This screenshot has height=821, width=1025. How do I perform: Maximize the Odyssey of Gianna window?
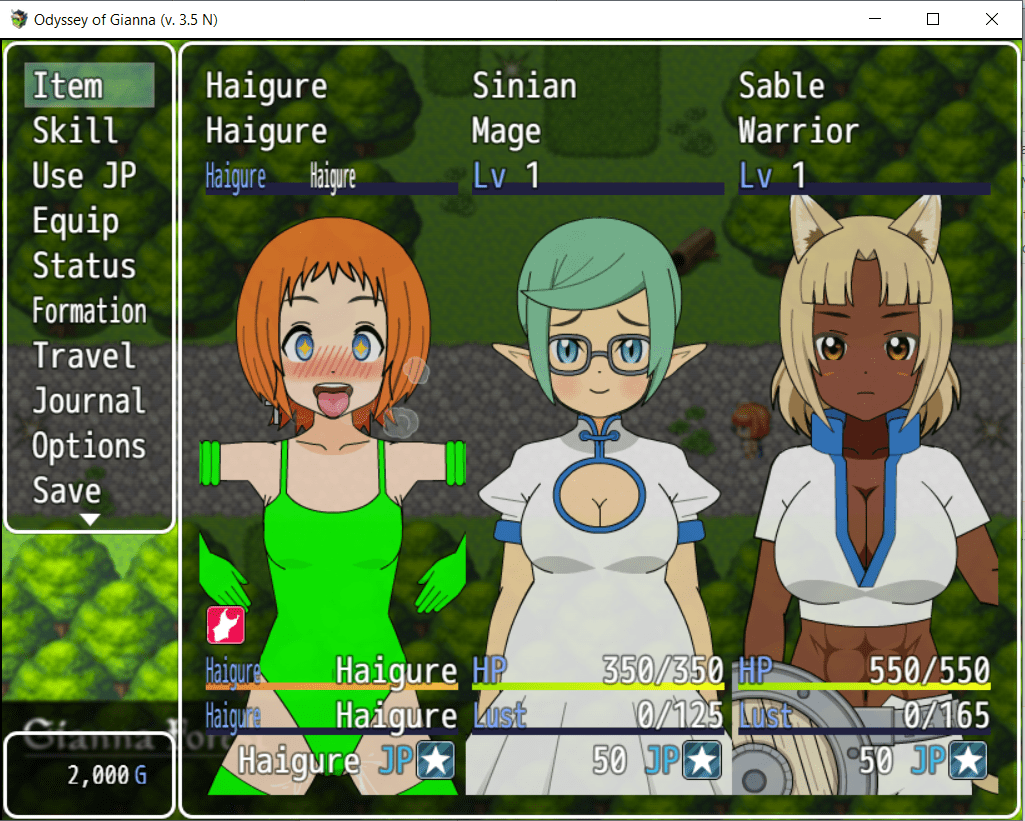(x=933, y=19)
